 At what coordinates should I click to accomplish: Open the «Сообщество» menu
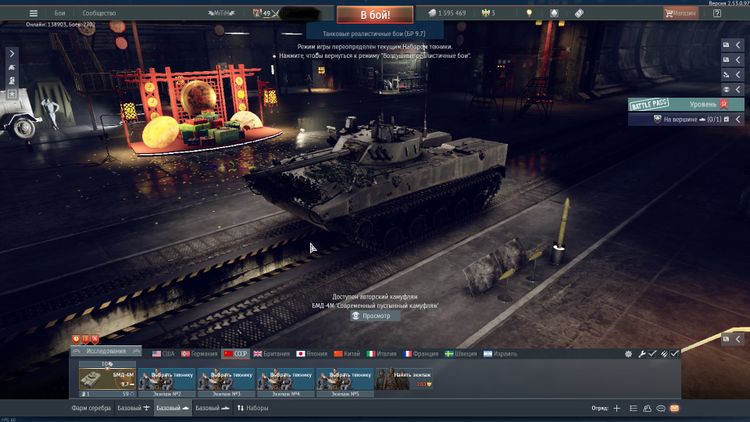point(99,13)
